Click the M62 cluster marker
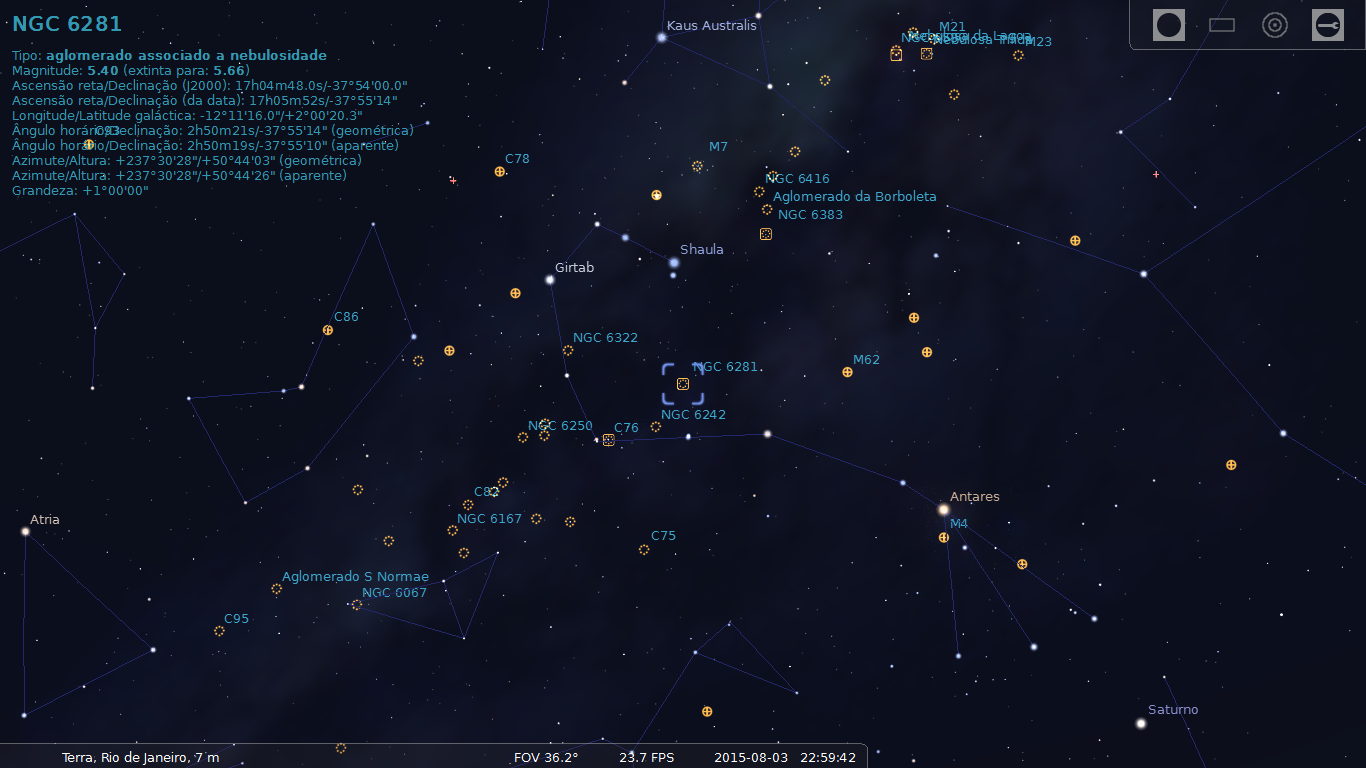The height and width of the screenshot is (768, 1366). (847, 372)
